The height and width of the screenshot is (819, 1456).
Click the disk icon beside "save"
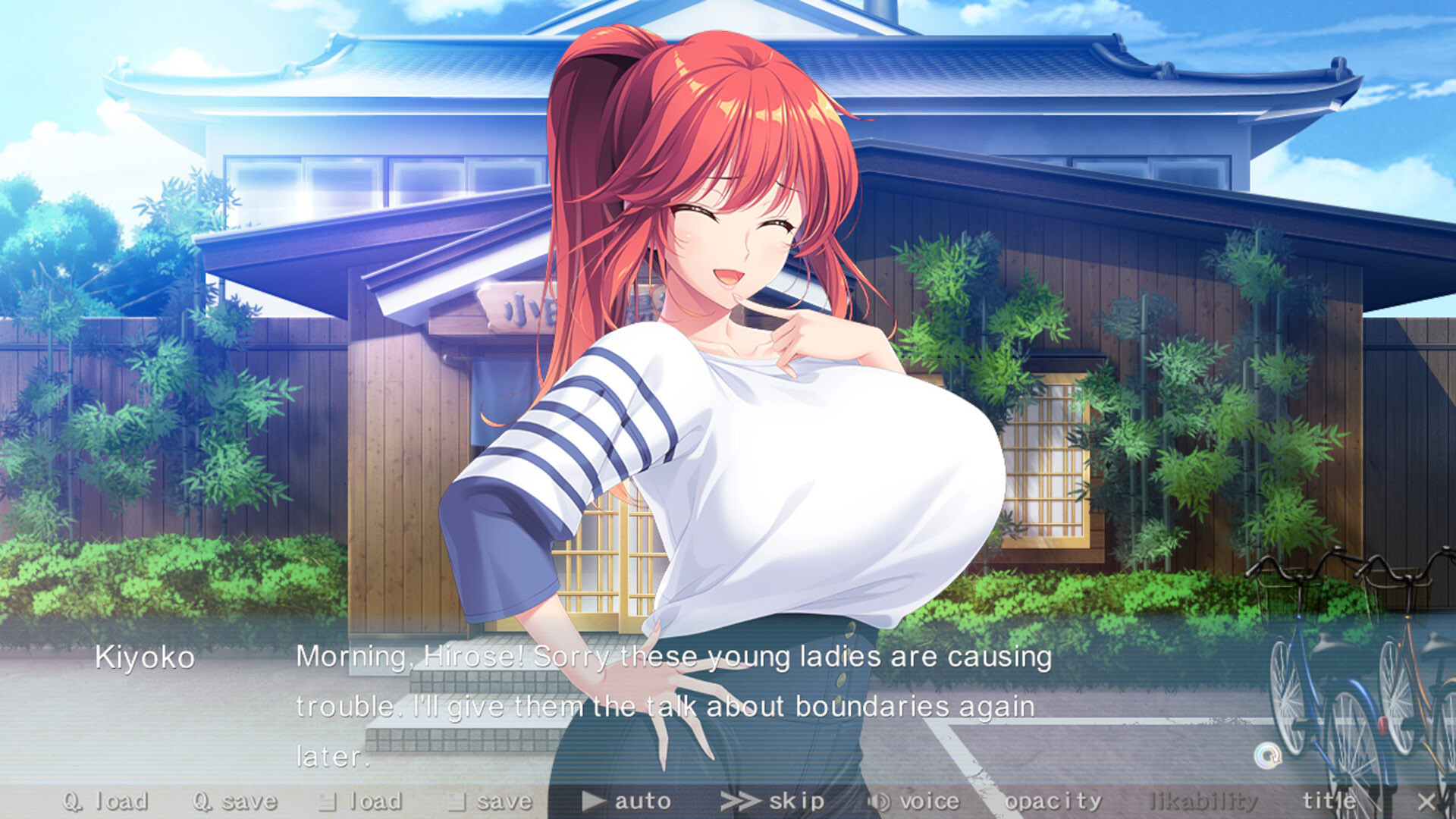455,802
